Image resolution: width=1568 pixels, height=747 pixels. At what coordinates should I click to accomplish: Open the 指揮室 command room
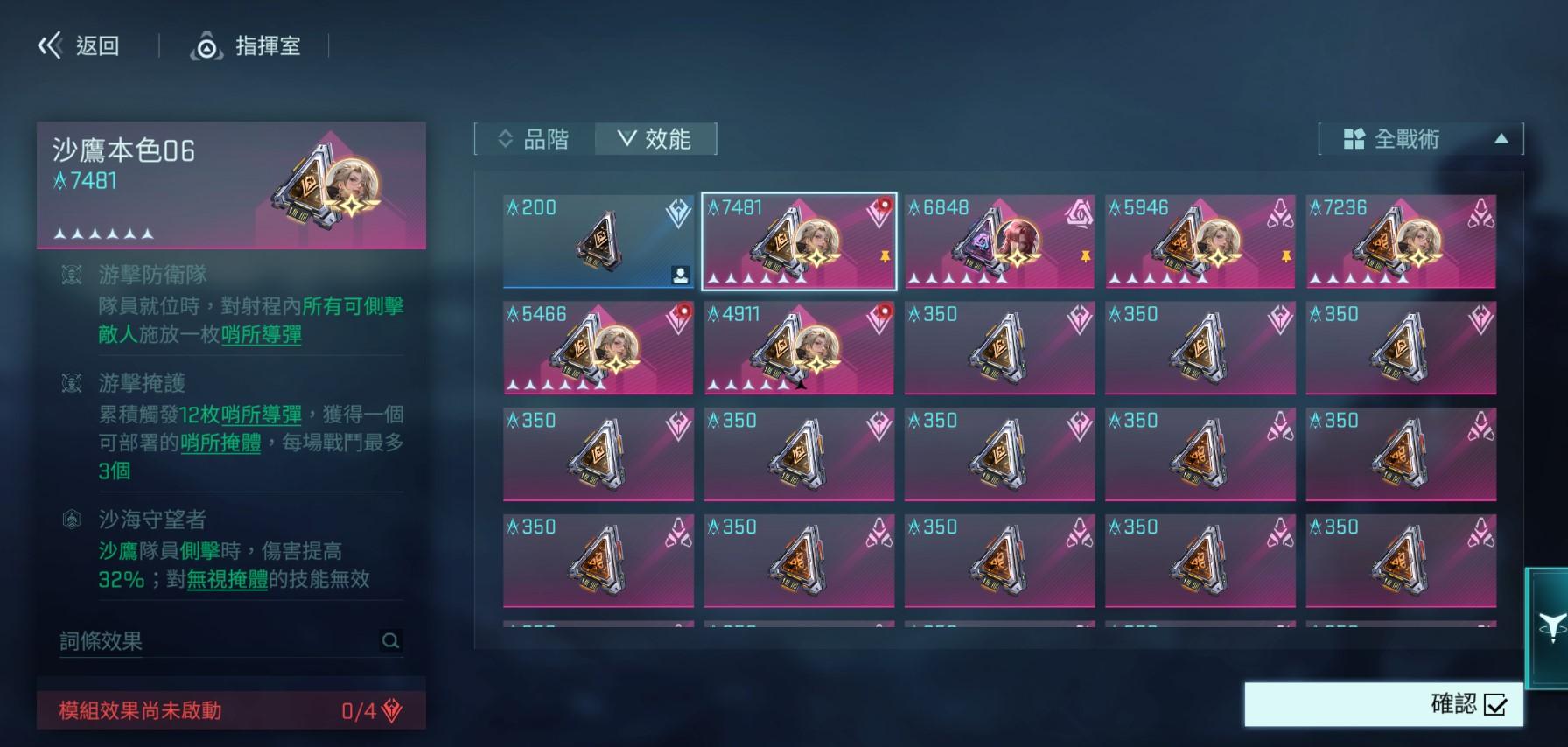(x=247, y=45)
